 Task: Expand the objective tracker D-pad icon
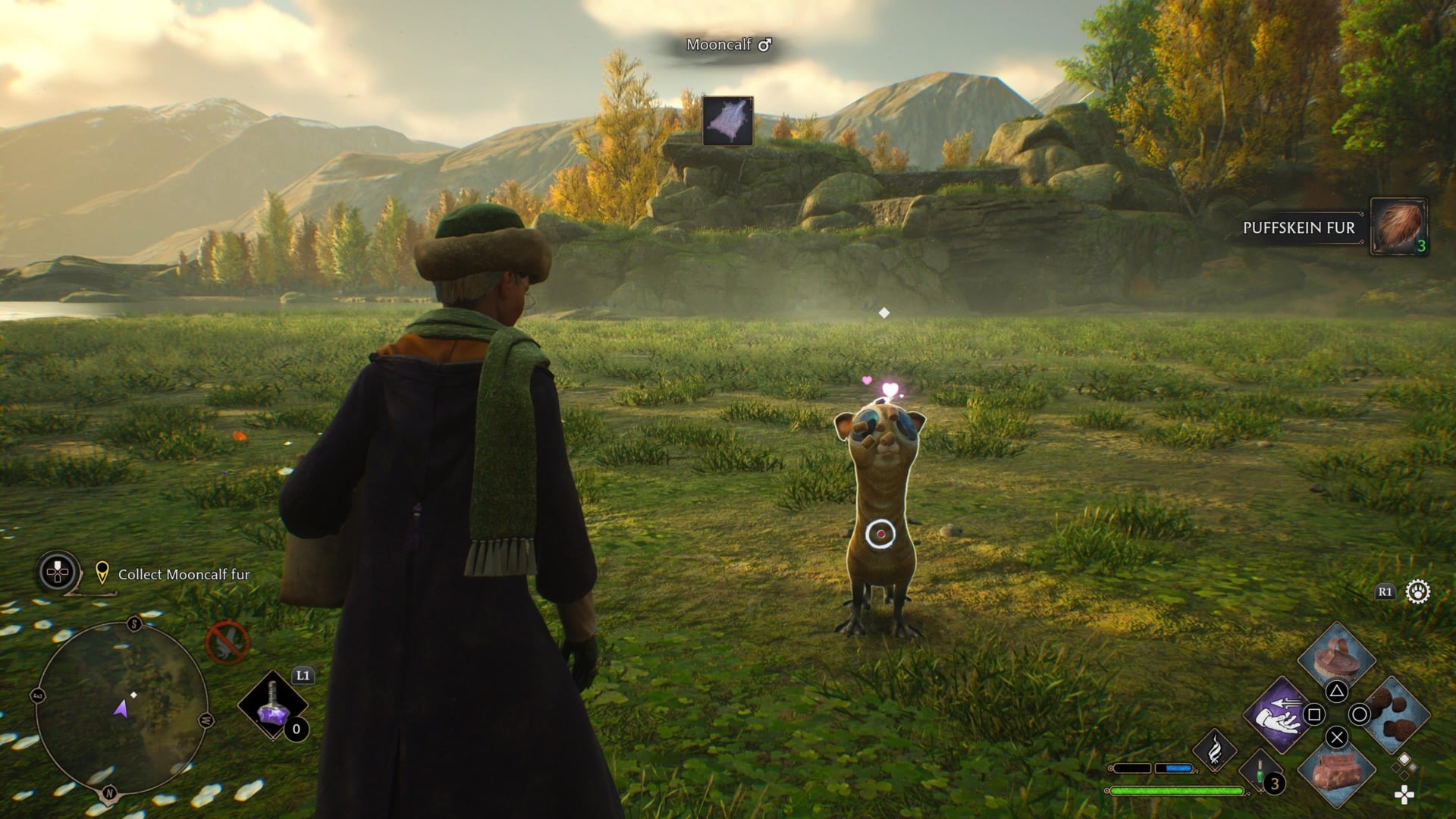[x=58, y=571]
